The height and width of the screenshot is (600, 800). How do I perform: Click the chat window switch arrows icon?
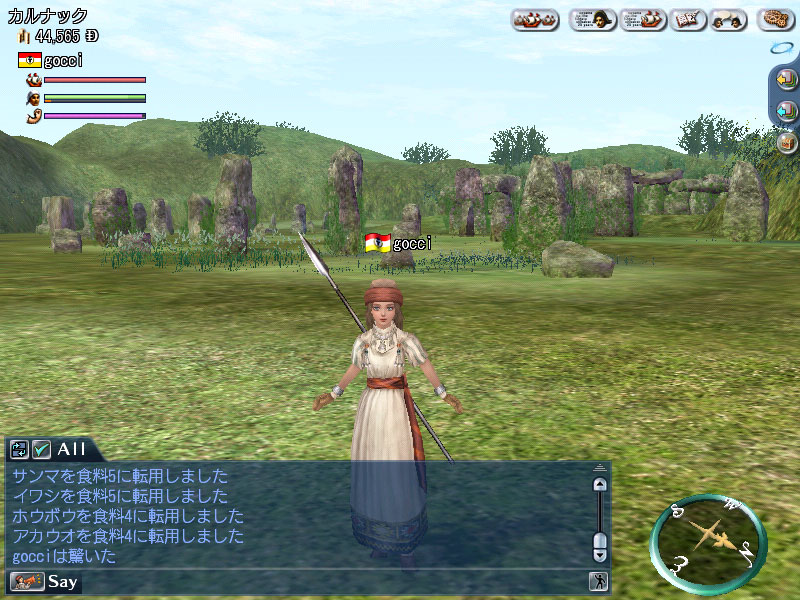[x=19, y=450]
